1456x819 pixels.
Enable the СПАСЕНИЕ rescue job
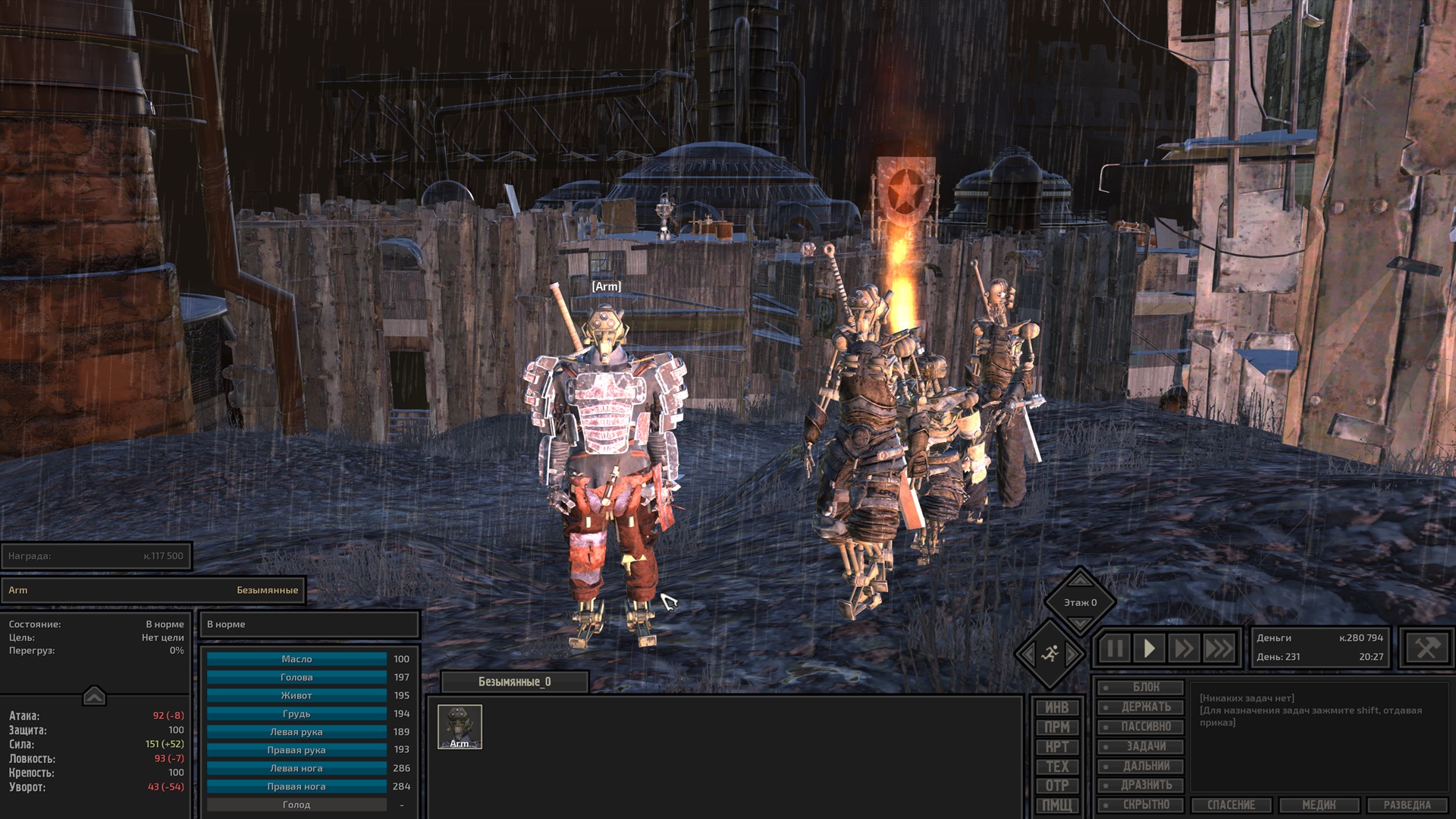pyautogui.click(x=1232, y=805)
